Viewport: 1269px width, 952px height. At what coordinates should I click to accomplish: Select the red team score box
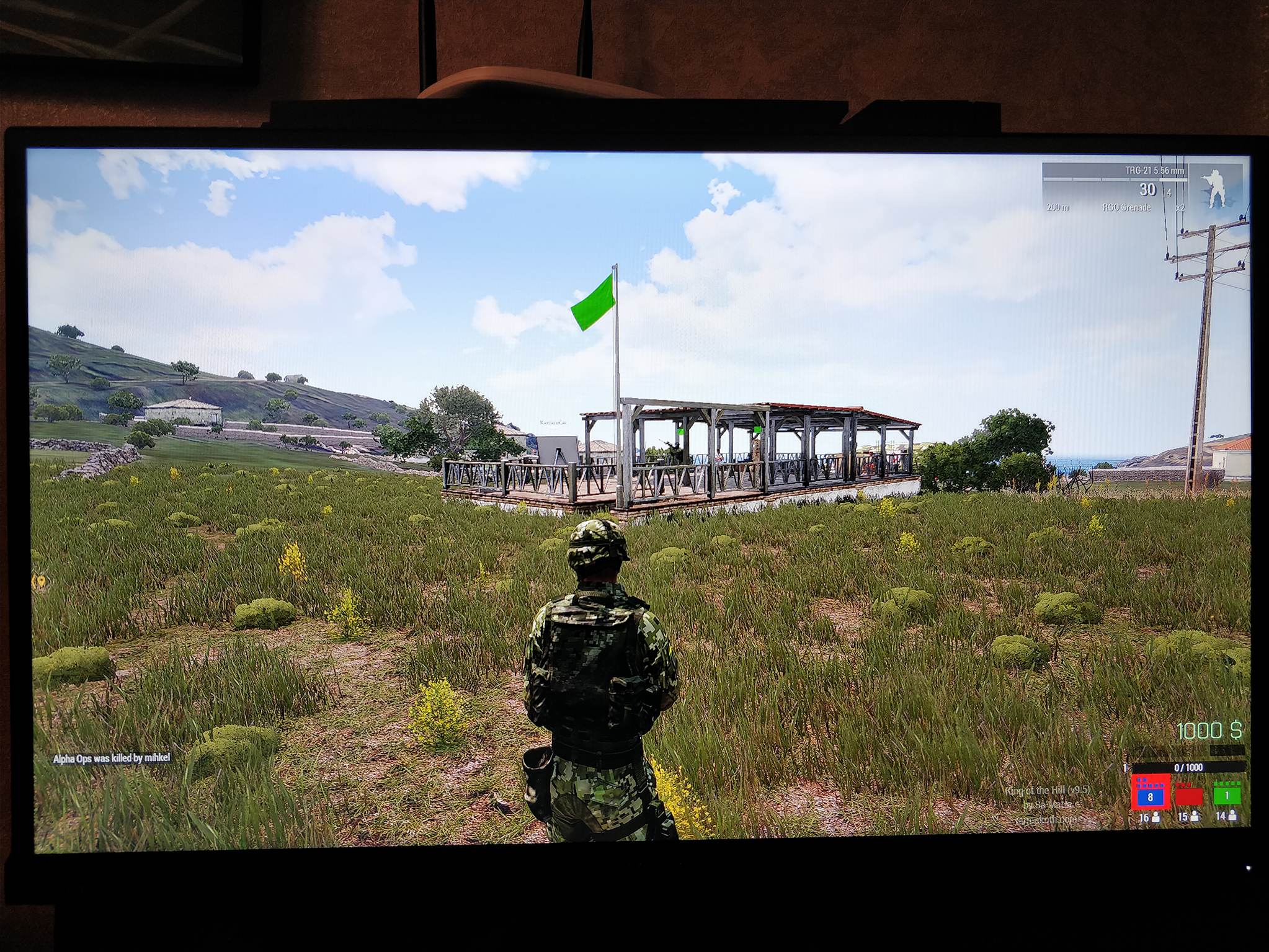coord(1188,795)
